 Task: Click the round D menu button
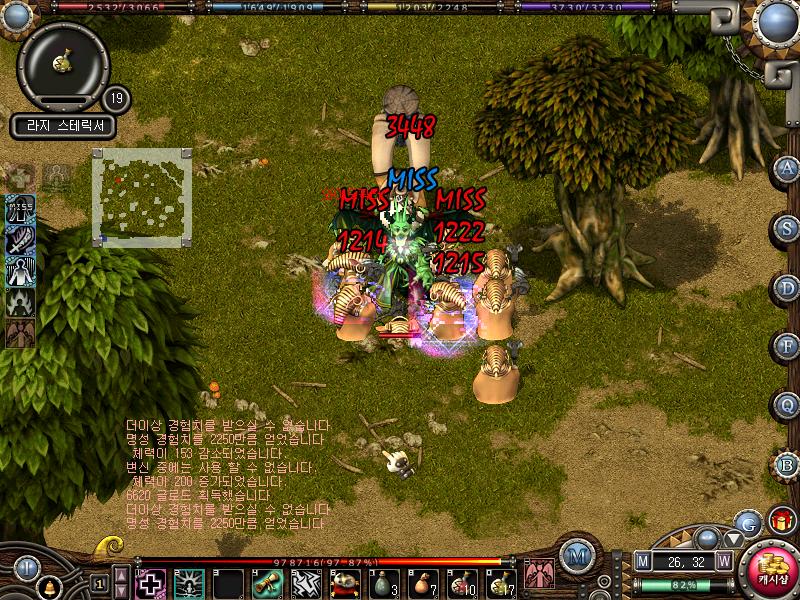click(x=787, y=287)
